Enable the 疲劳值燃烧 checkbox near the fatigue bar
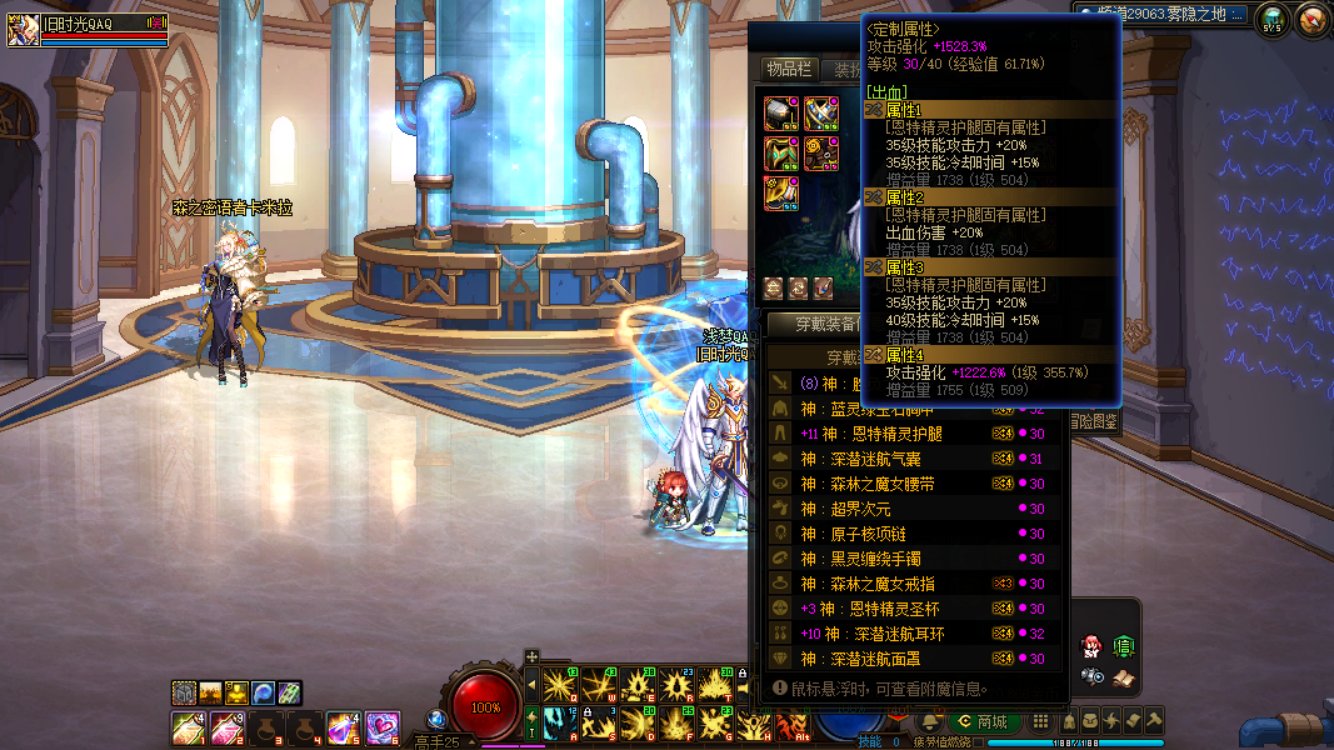Screen dimensions: 1334x750 [x=978, y=742]
